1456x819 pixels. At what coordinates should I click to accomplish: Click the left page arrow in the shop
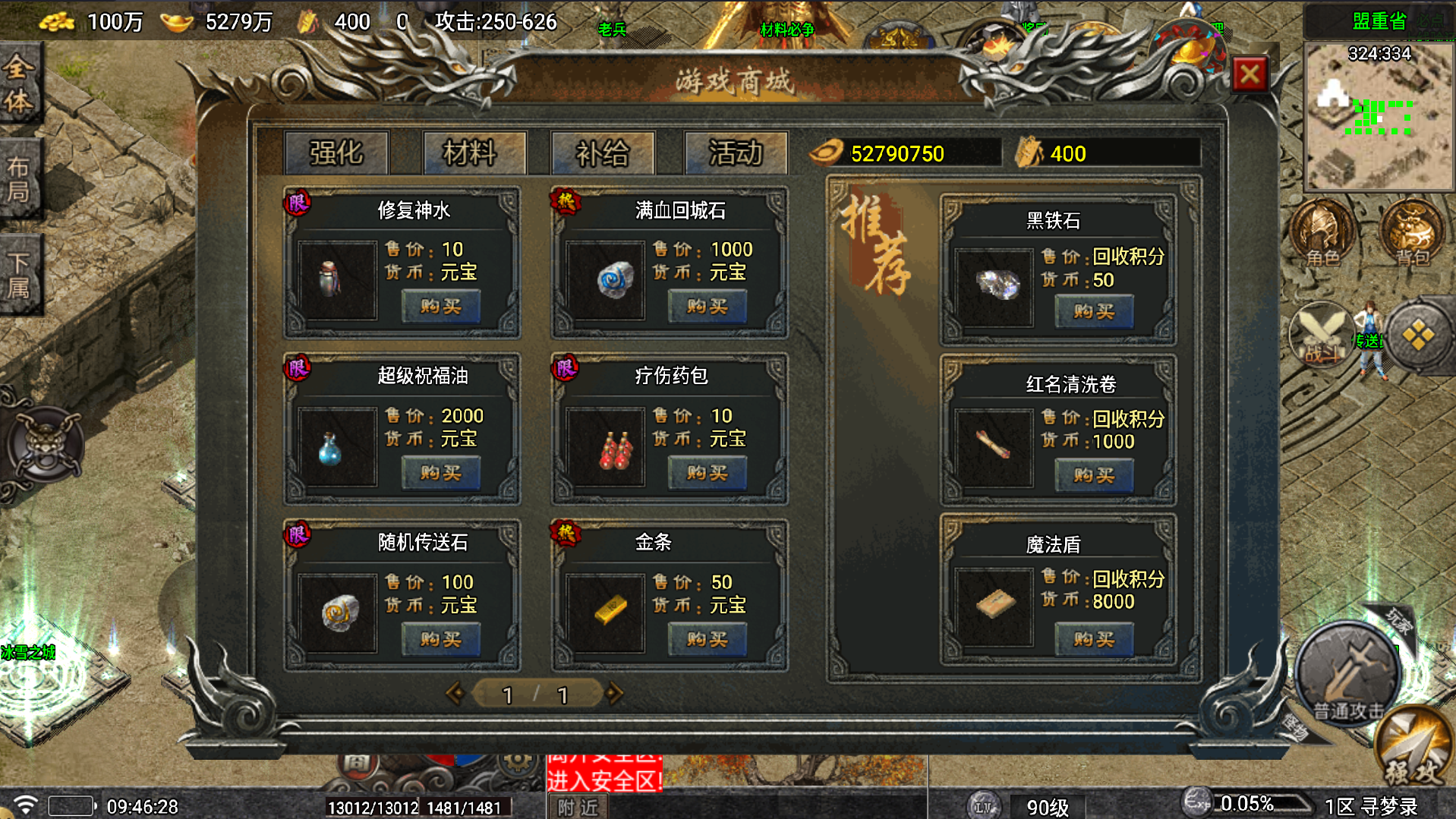tap(456, 692)
